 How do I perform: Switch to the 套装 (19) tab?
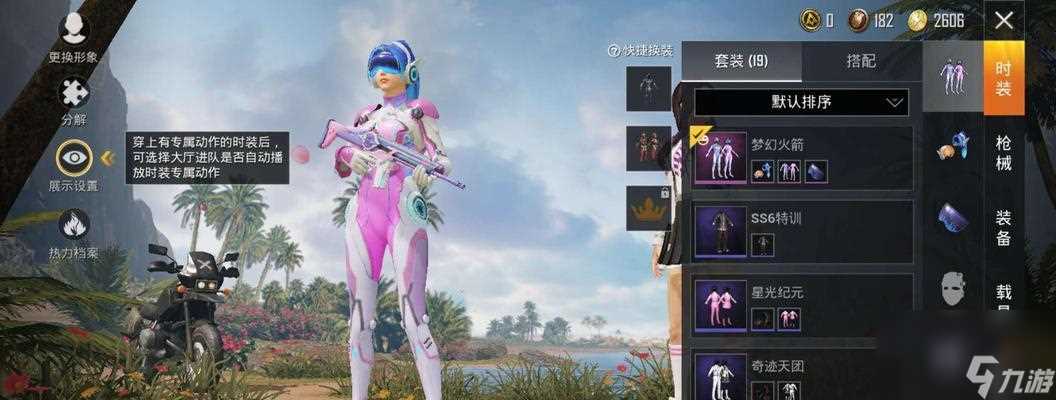point(742,61)
